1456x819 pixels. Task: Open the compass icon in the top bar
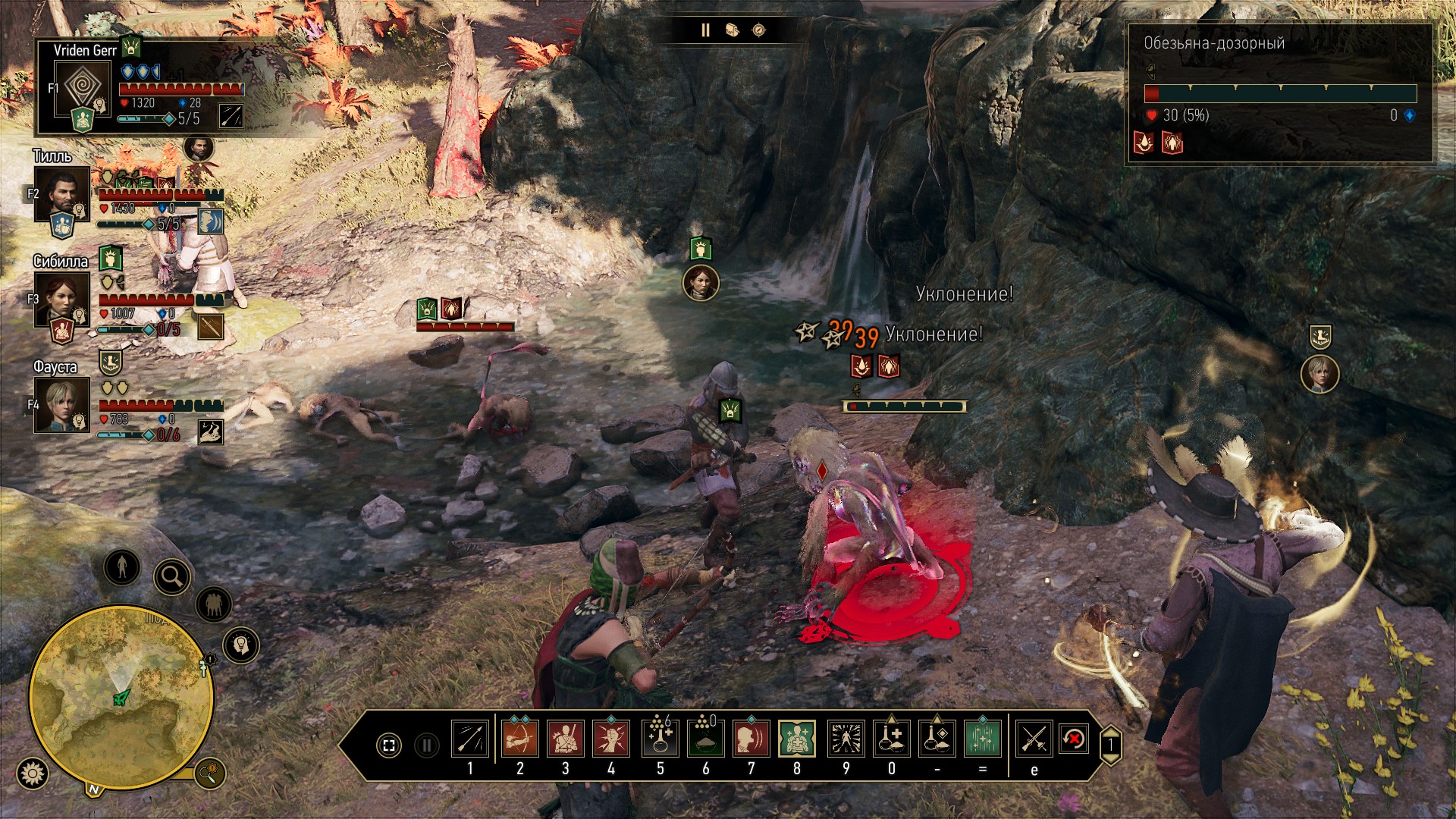tap(759, 30)
